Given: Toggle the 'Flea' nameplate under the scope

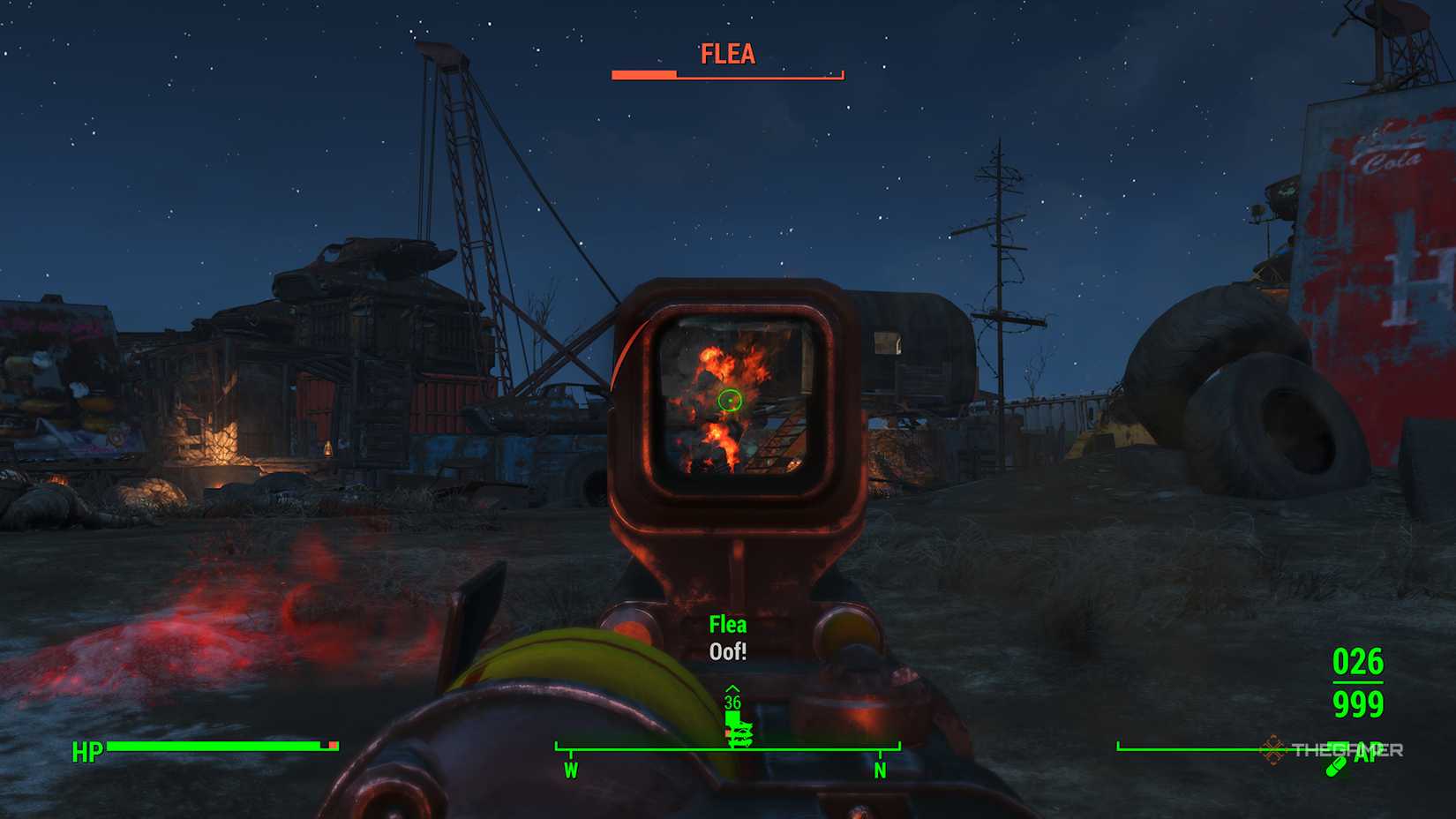Looking at the screenshot, I should [726, 624].
